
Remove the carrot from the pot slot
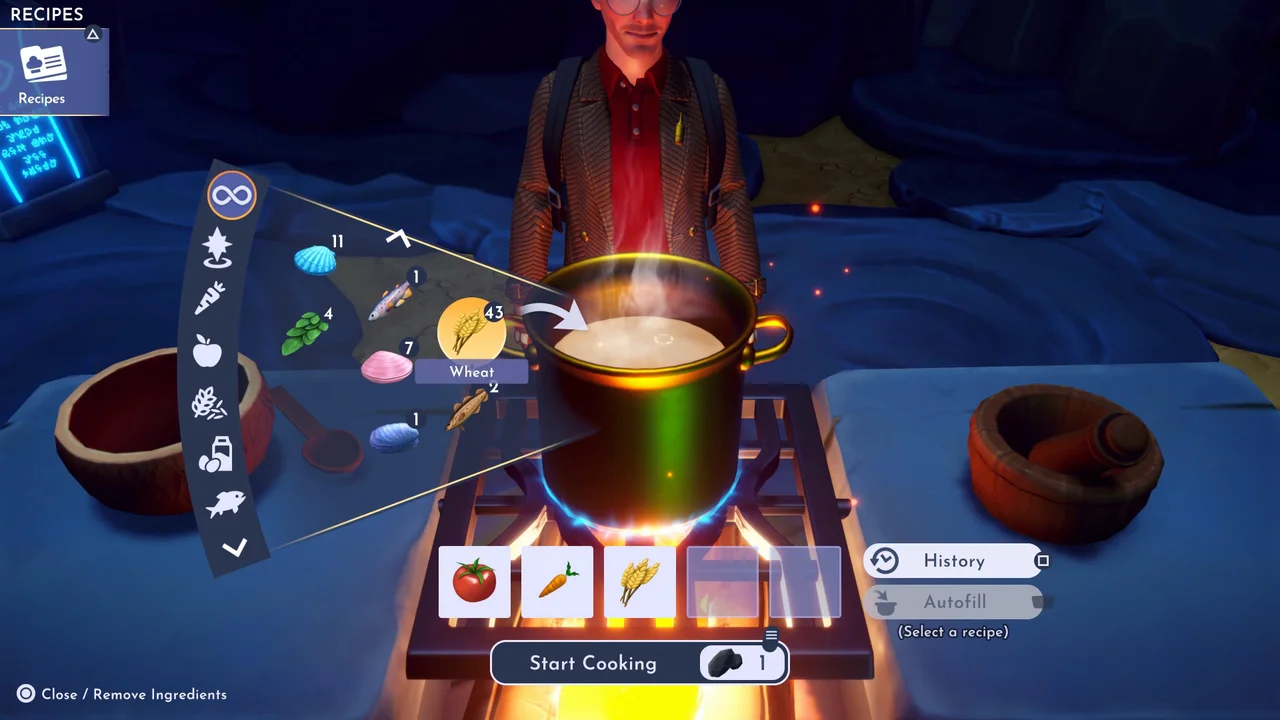tap(557, 581)
